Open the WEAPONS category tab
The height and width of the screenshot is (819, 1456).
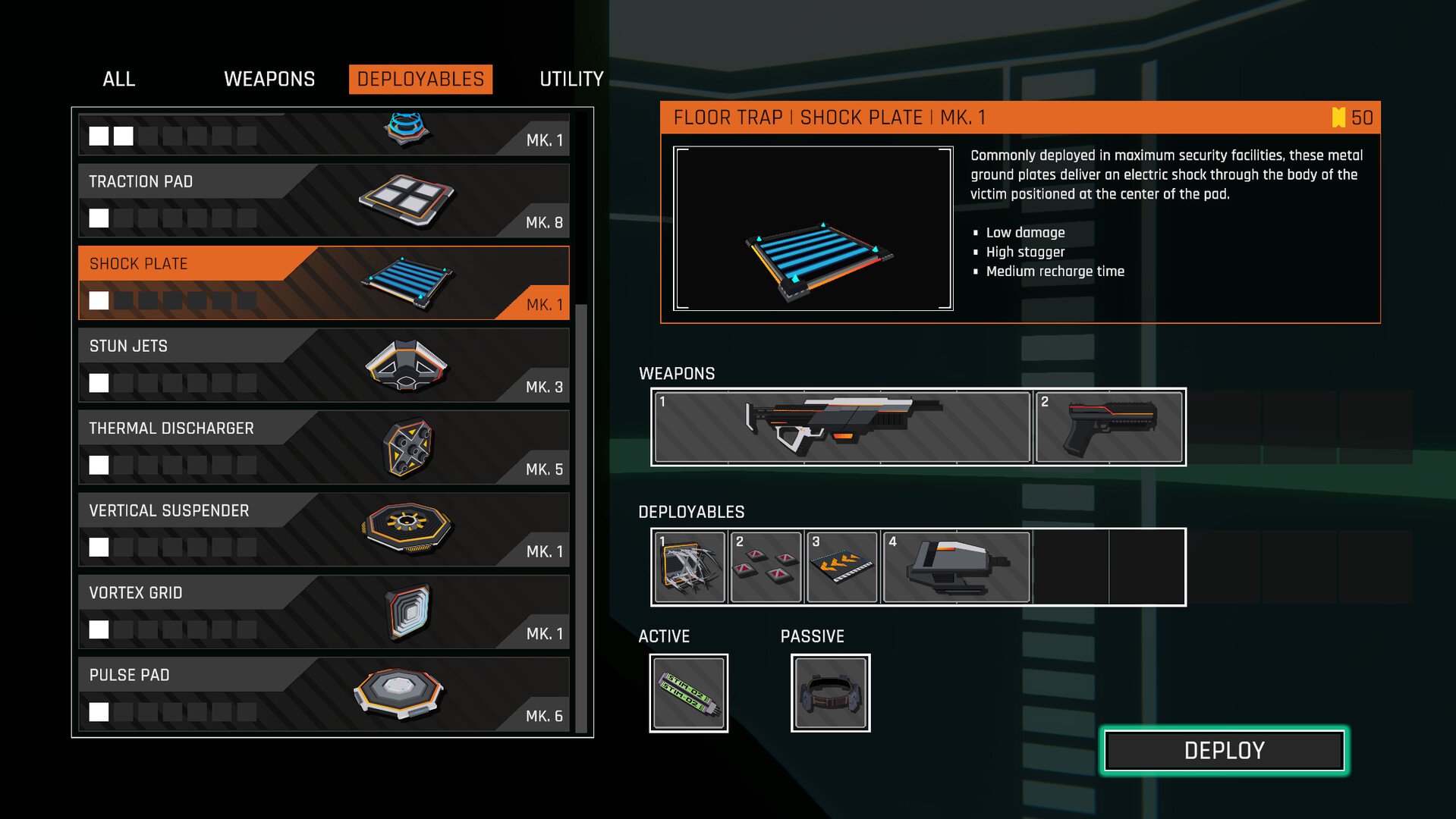point(269,79)
